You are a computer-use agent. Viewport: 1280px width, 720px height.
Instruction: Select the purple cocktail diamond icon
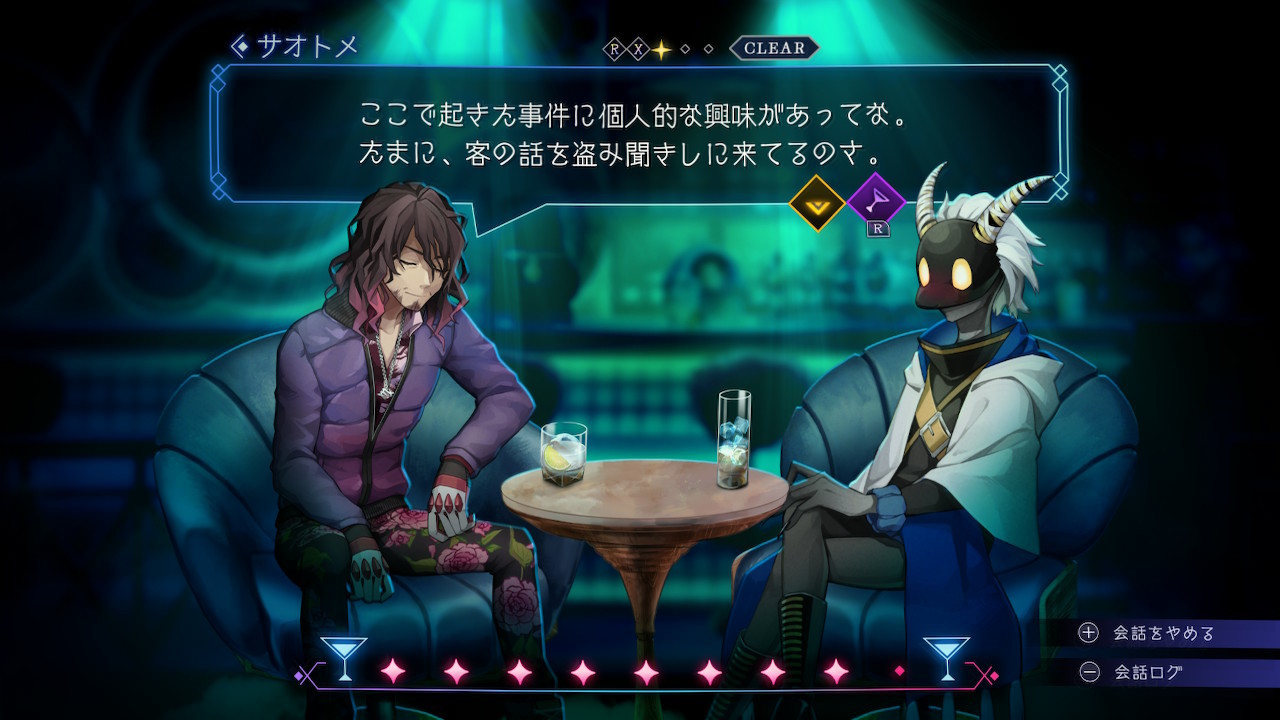876,201
